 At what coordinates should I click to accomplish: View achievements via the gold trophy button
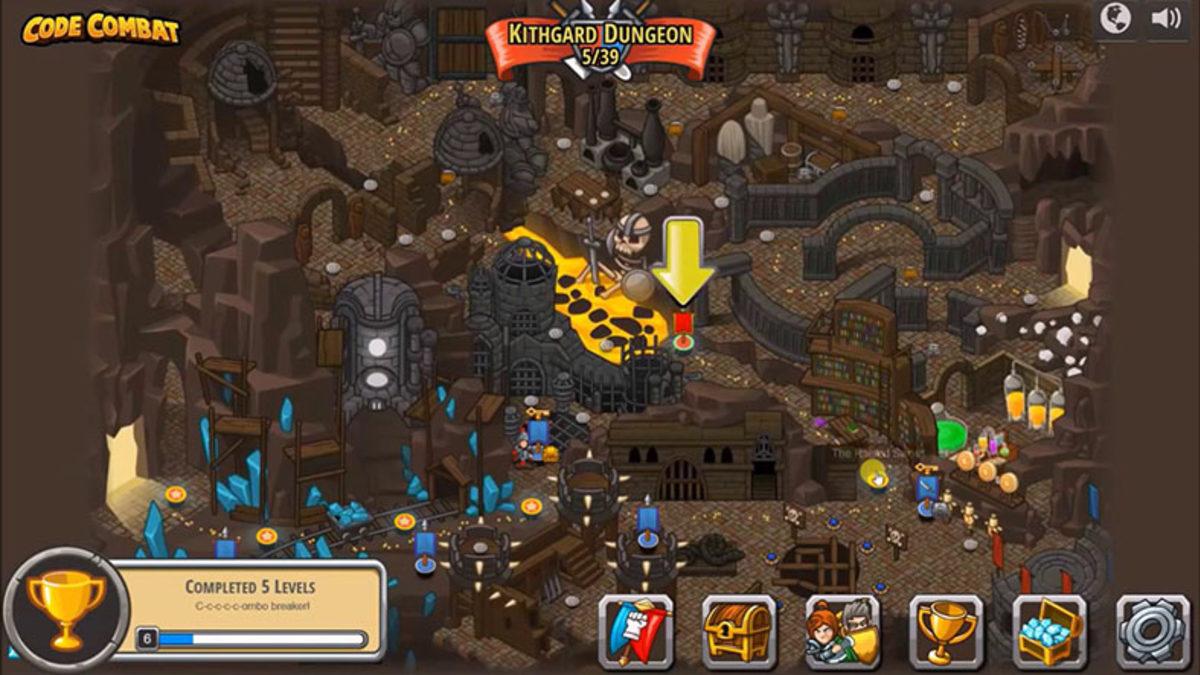[946, 631]
